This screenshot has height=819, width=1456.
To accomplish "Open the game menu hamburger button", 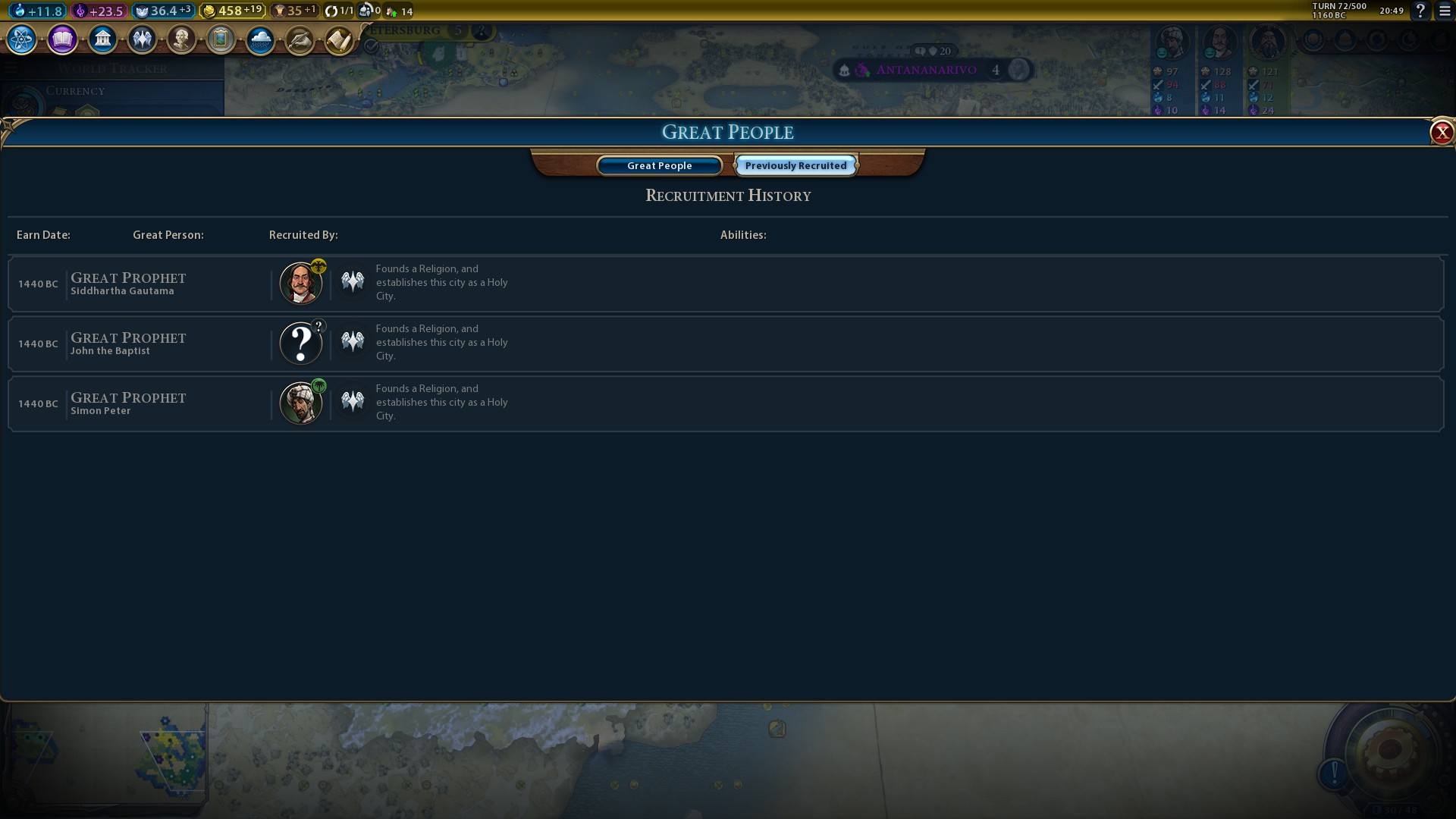I will point(1445,11).
